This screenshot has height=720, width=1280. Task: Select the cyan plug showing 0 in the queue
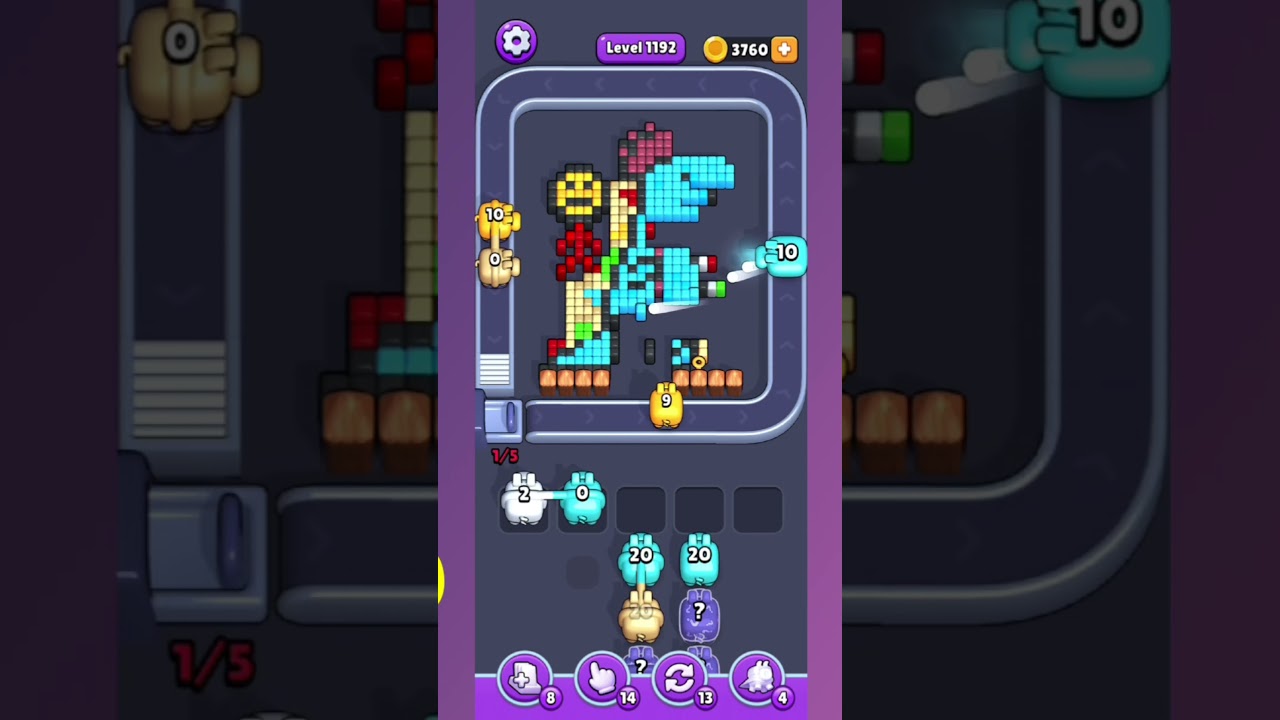(582, 497)
